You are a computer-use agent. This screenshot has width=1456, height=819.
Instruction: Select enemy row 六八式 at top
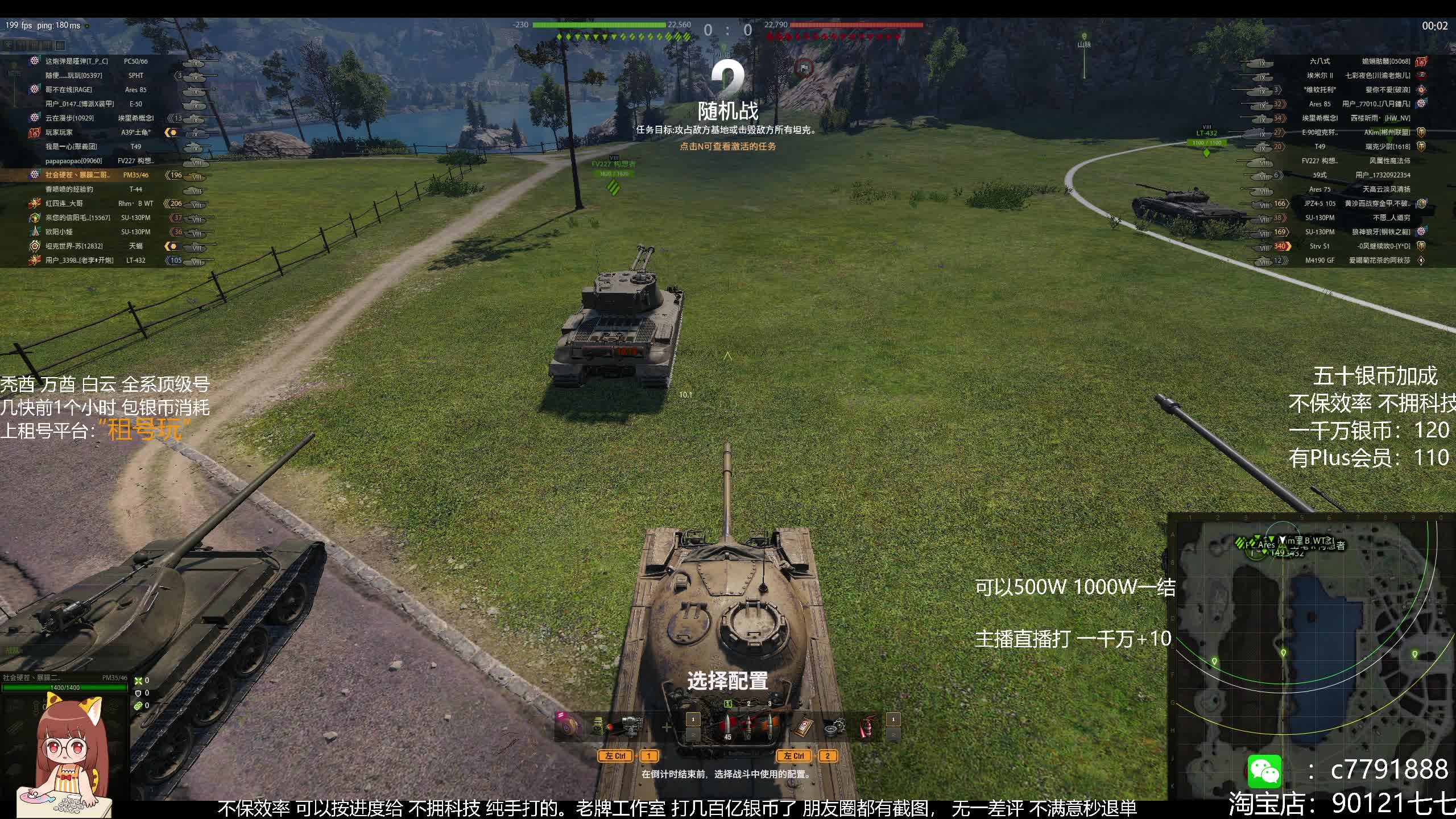(1354, 61)
